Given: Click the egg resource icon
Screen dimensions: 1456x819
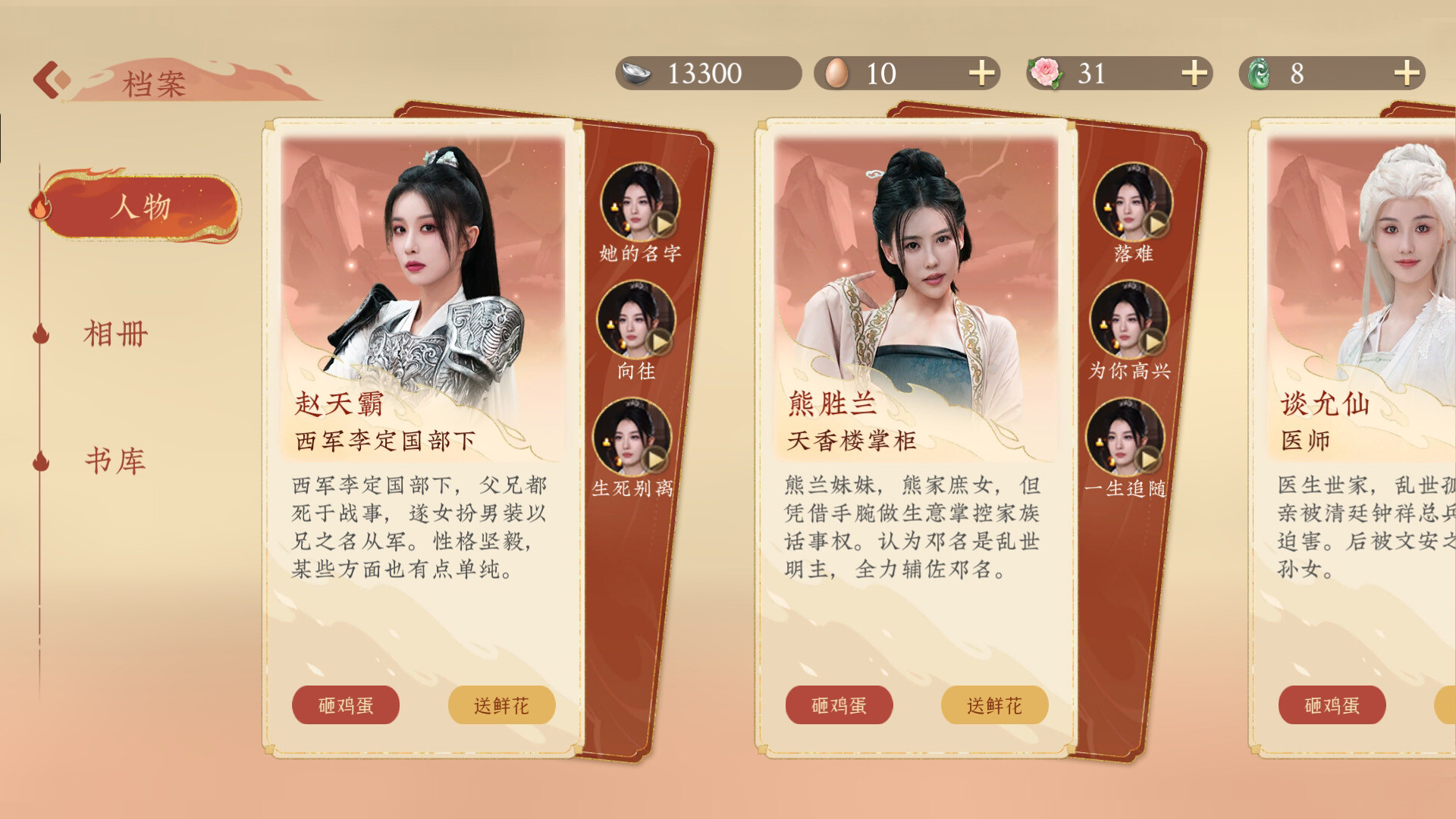Looking at the screenshot, I should coord(836,74).
